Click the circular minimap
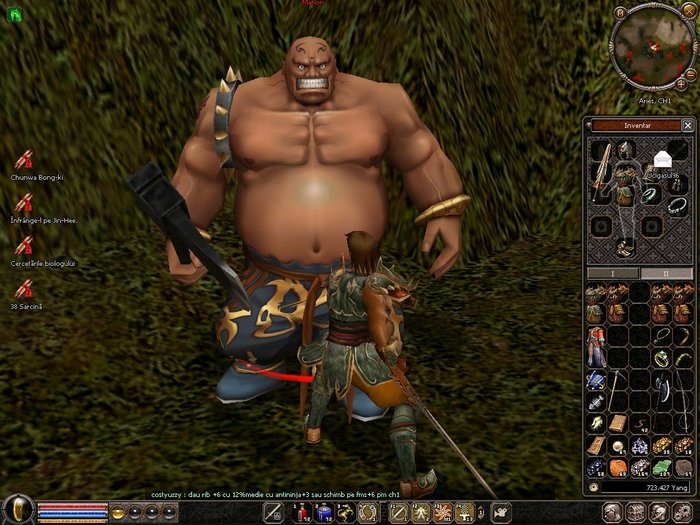 tap(652, 47)
